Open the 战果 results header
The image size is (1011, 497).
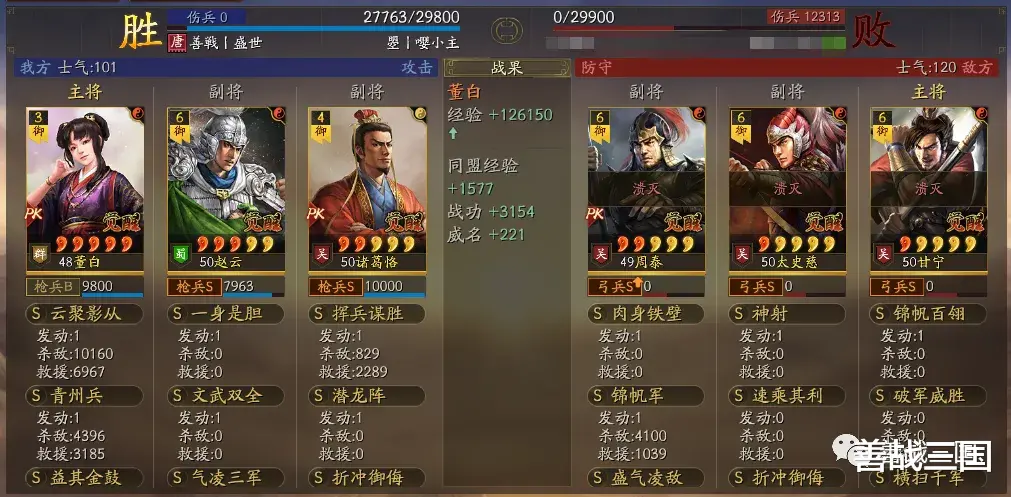(505, 68)
